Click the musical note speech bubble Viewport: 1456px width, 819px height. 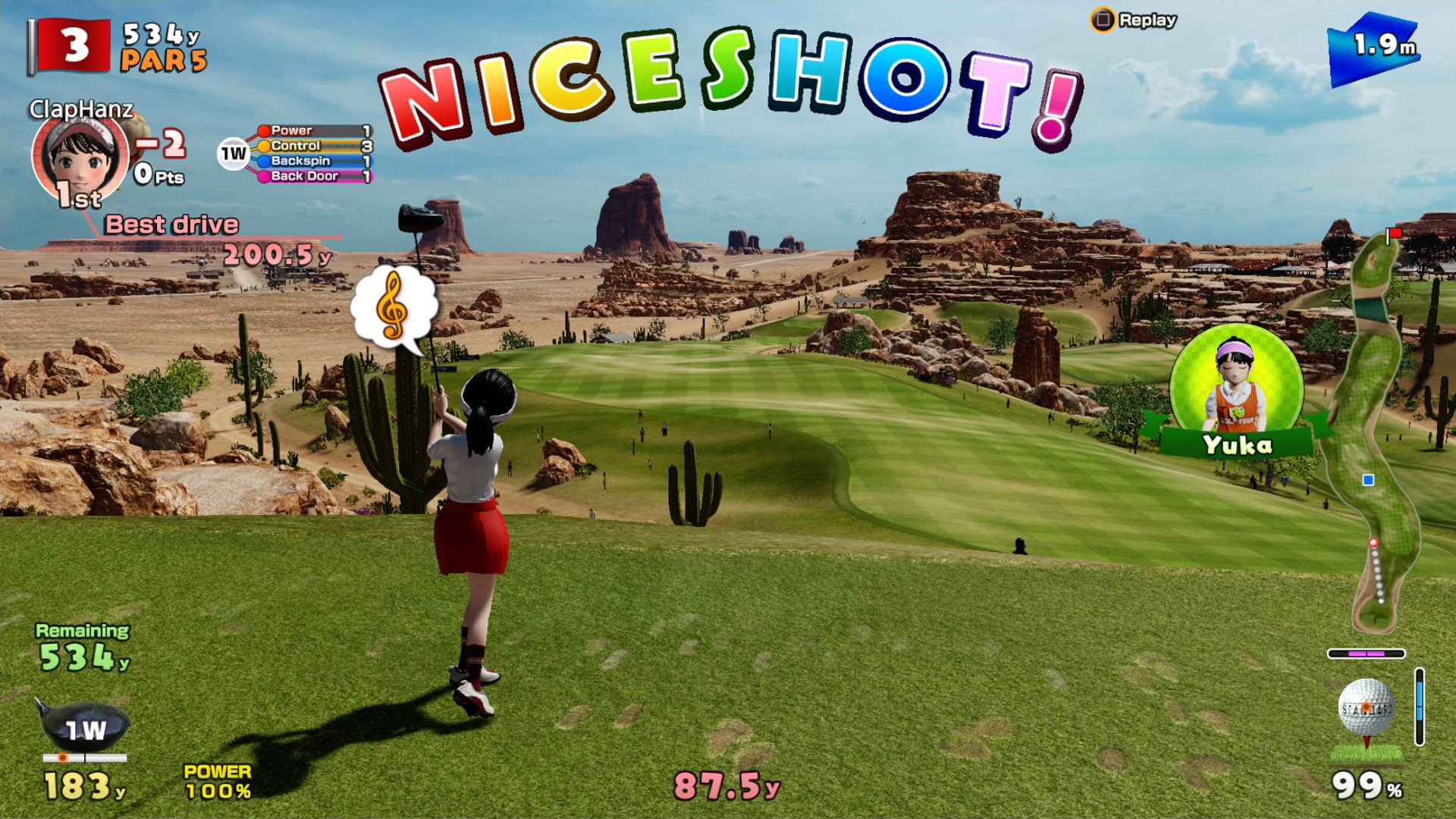(391, 306)
